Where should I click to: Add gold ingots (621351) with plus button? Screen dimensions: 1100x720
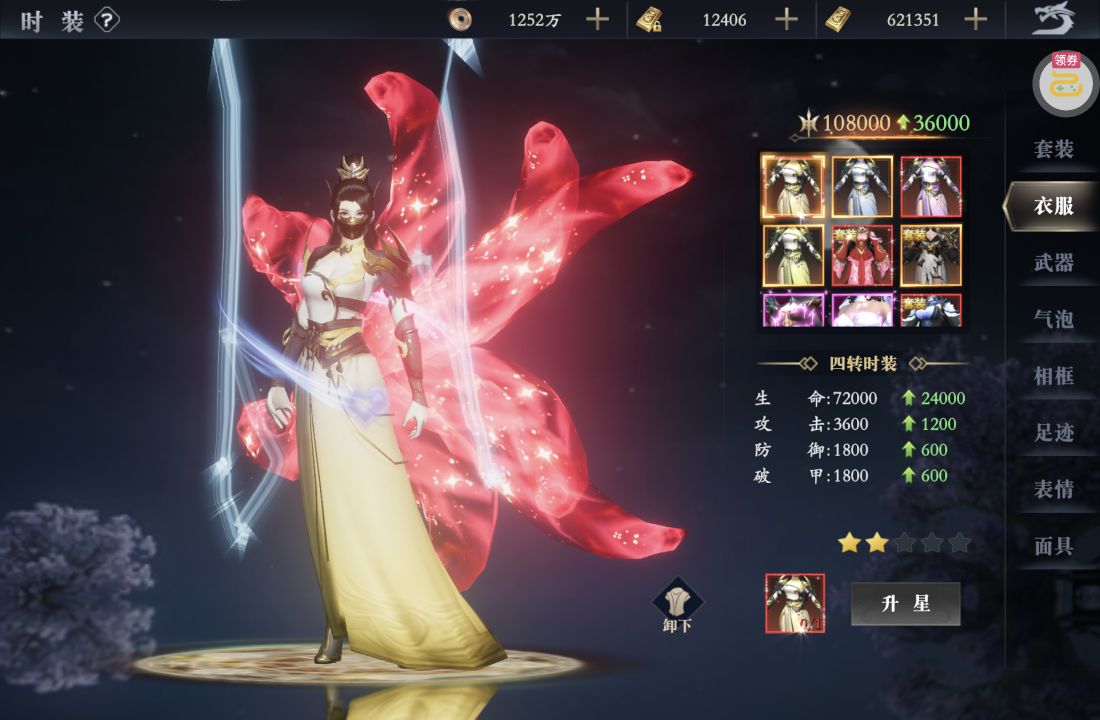click(976, 19)
